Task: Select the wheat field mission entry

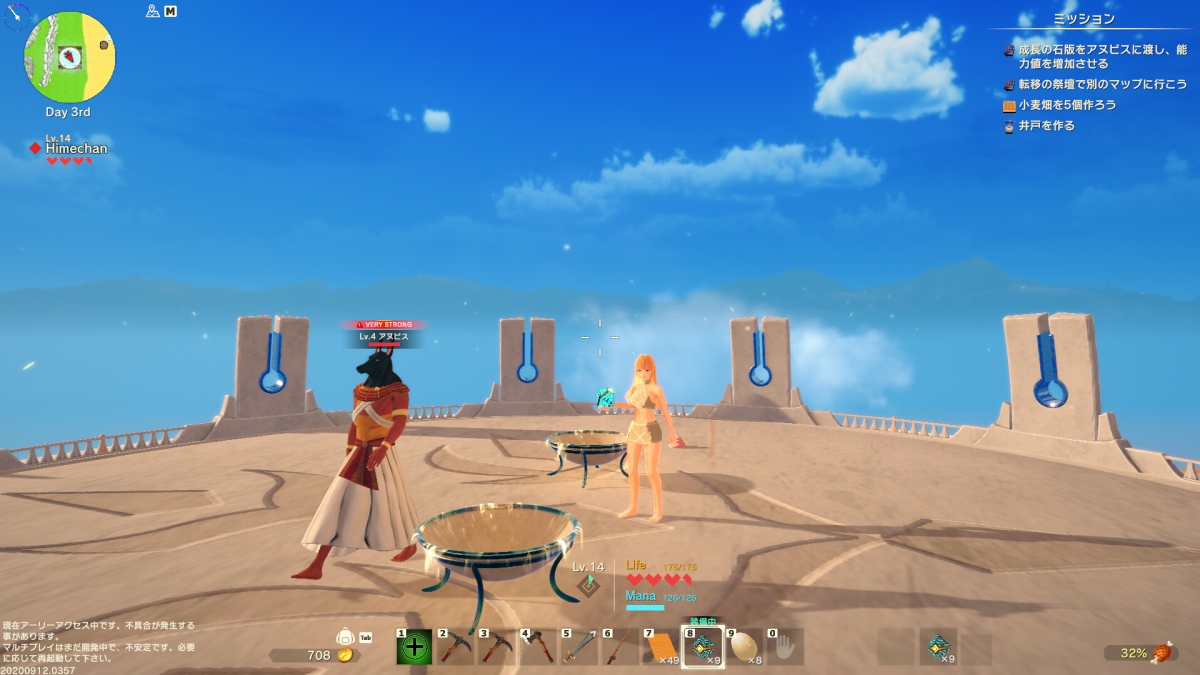Action: click(1066, 105)
